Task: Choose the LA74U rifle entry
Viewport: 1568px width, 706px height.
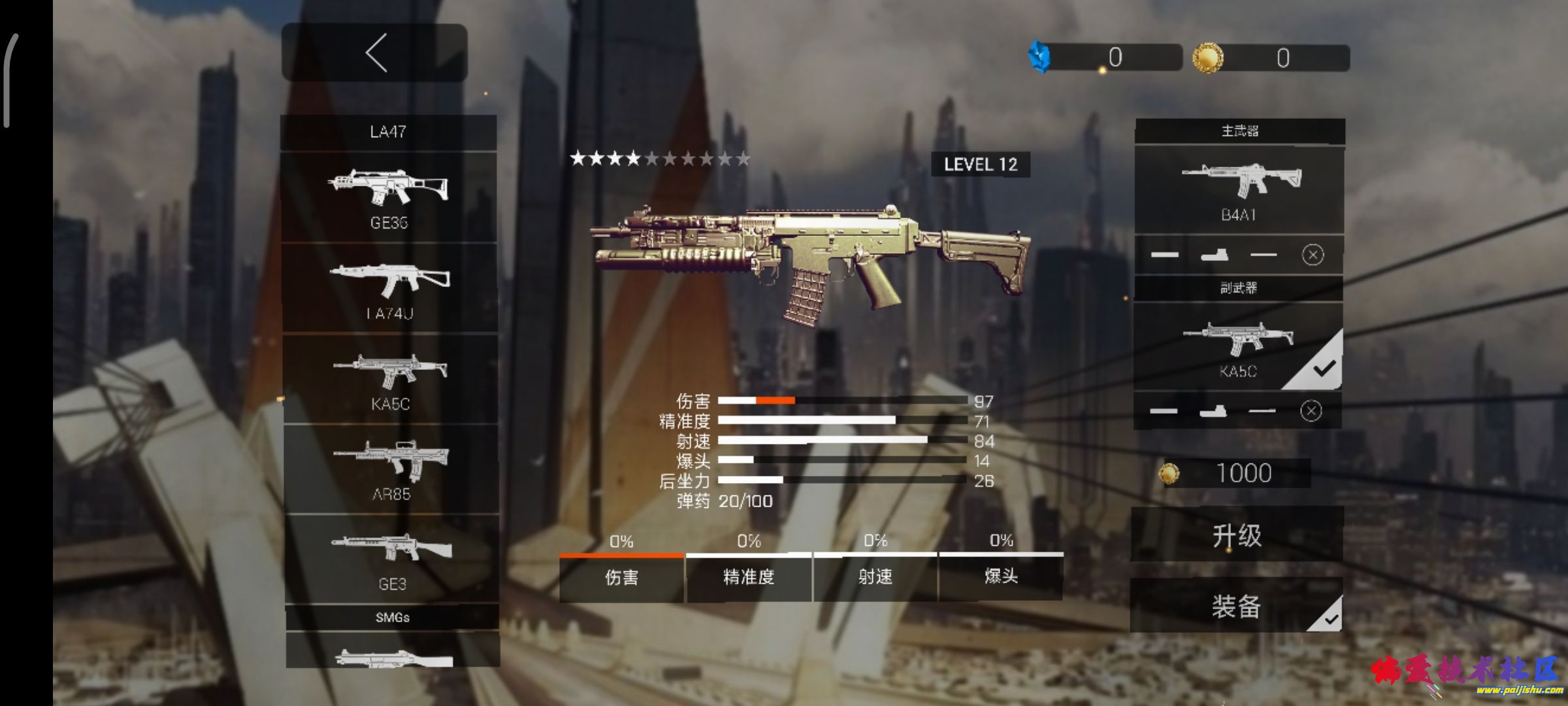Action: coord(389,288)
